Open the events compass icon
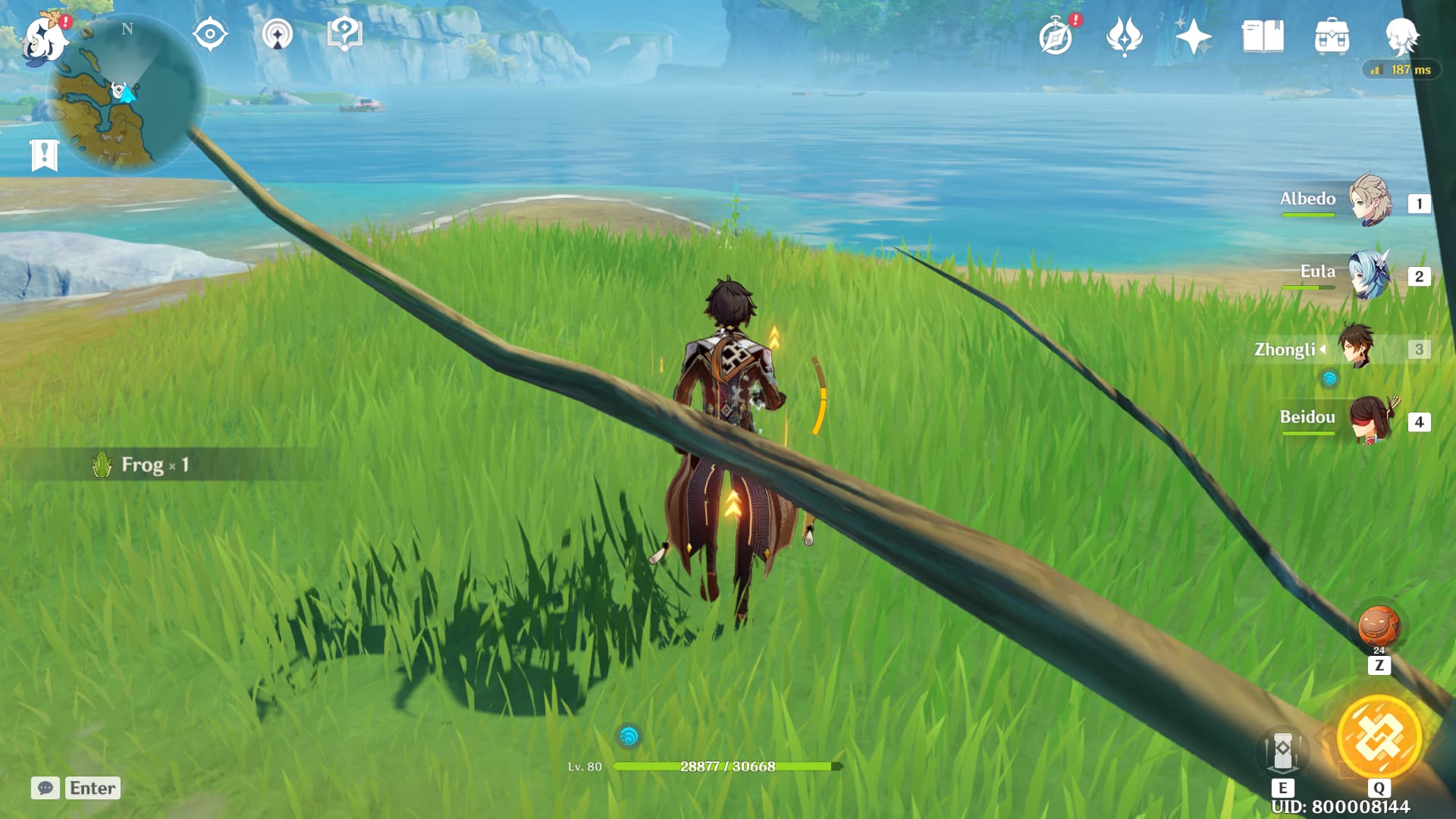1456x819 pixels. tap(1056, 37)
